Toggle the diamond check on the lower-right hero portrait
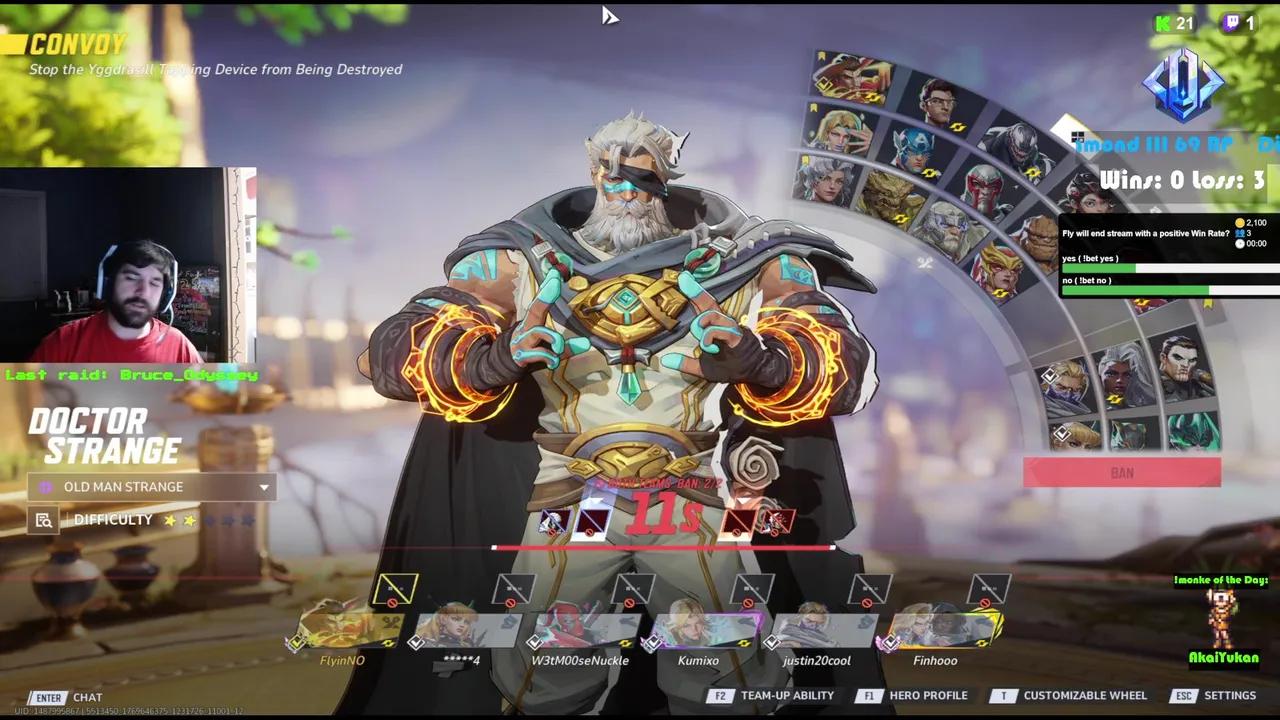The image size is (1280, 720). click(1062, 433)
